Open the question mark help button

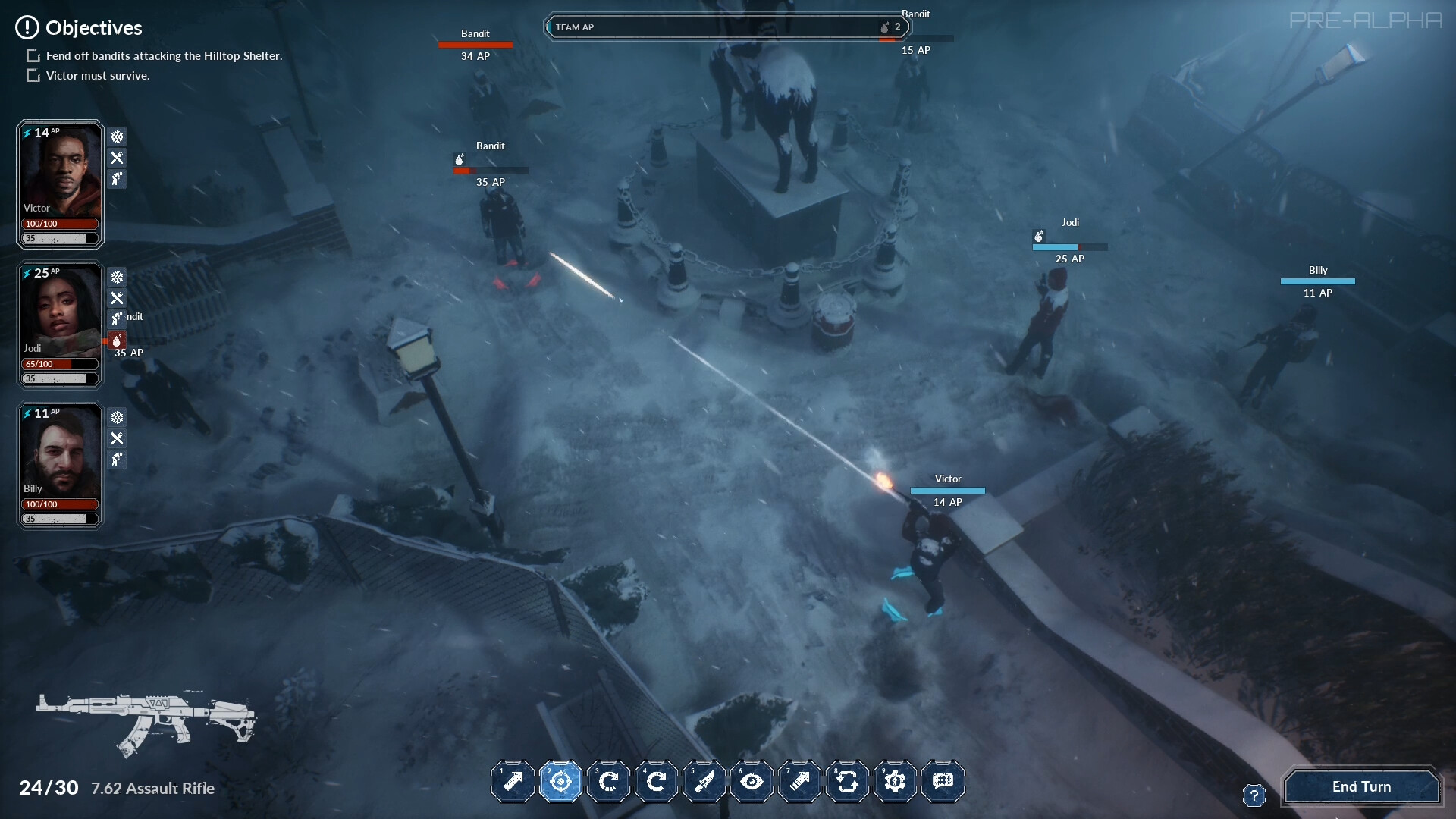click(x=1254, y=795)
